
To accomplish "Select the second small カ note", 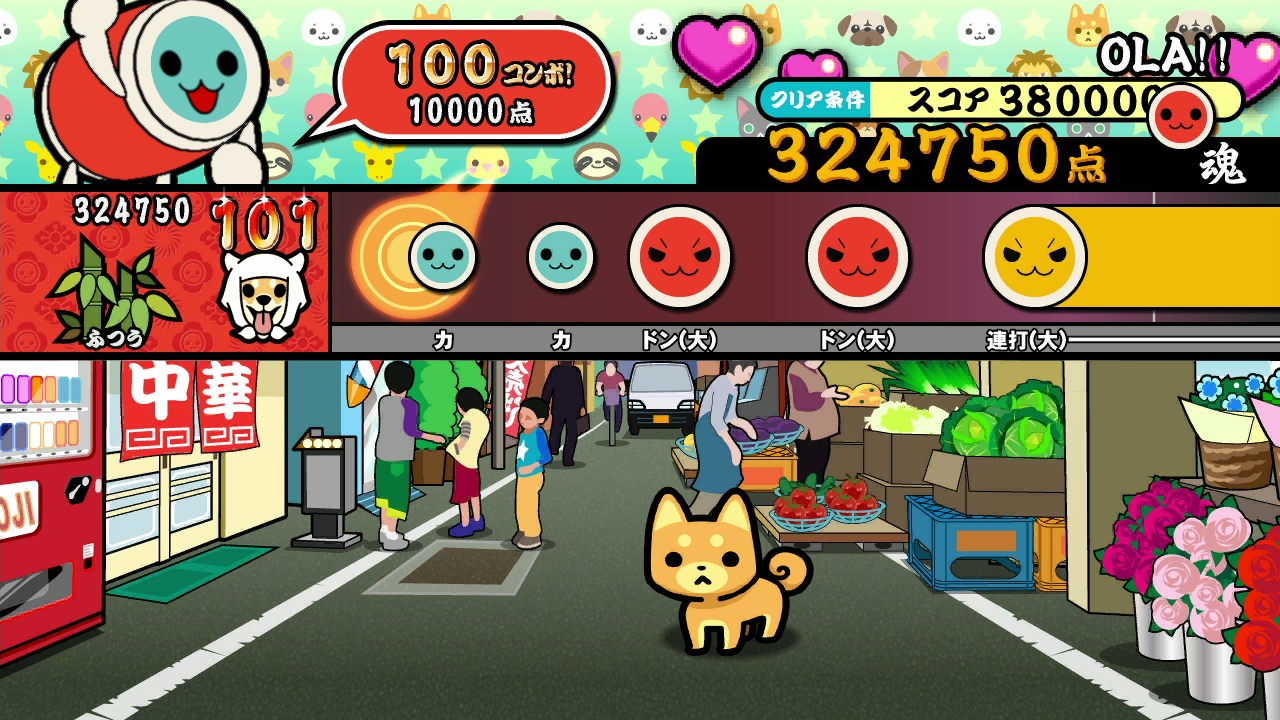I will tap(560, 257).
